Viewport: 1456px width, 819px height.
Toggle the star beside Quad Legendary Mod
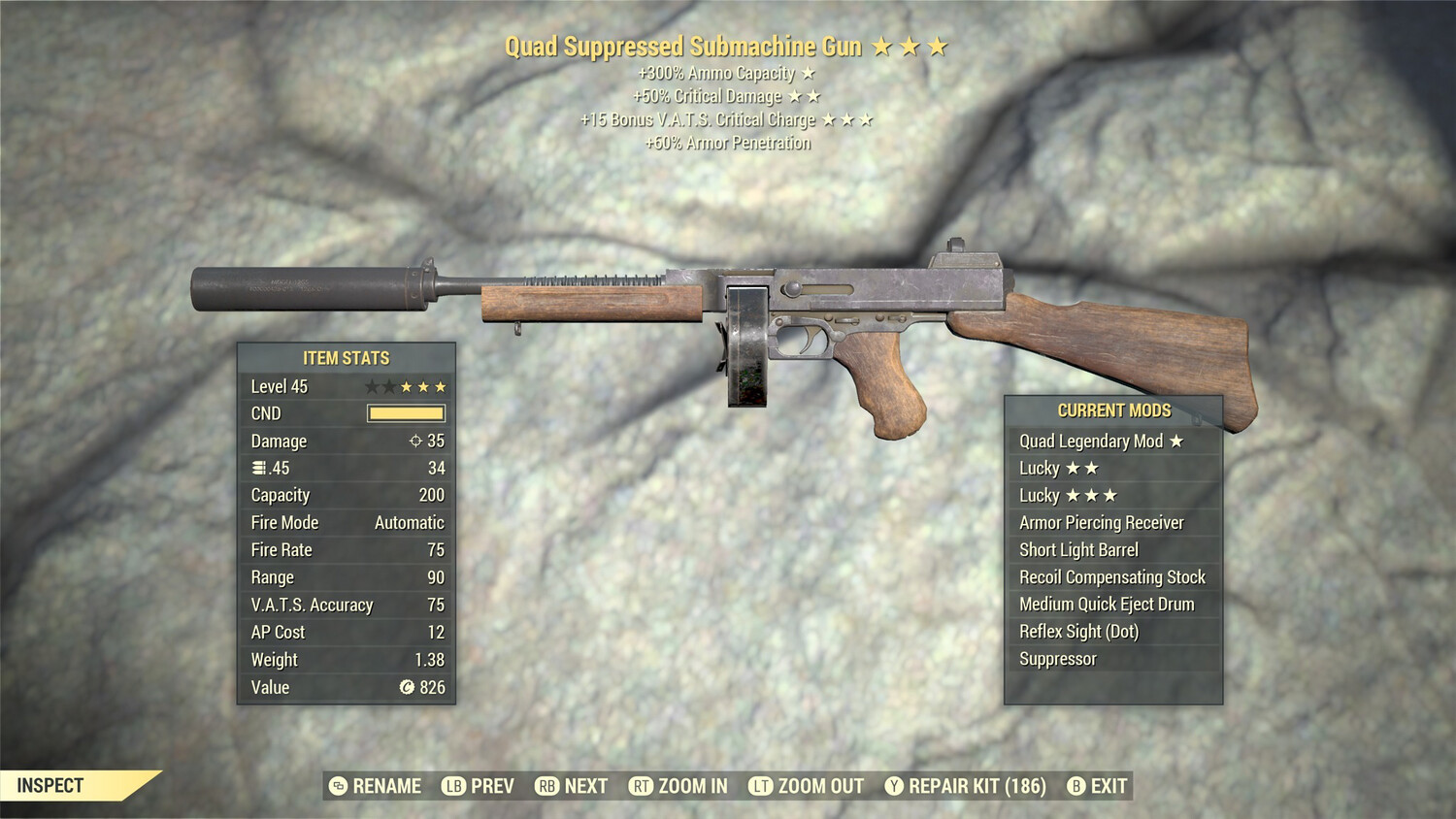[x=1175, y=442]
